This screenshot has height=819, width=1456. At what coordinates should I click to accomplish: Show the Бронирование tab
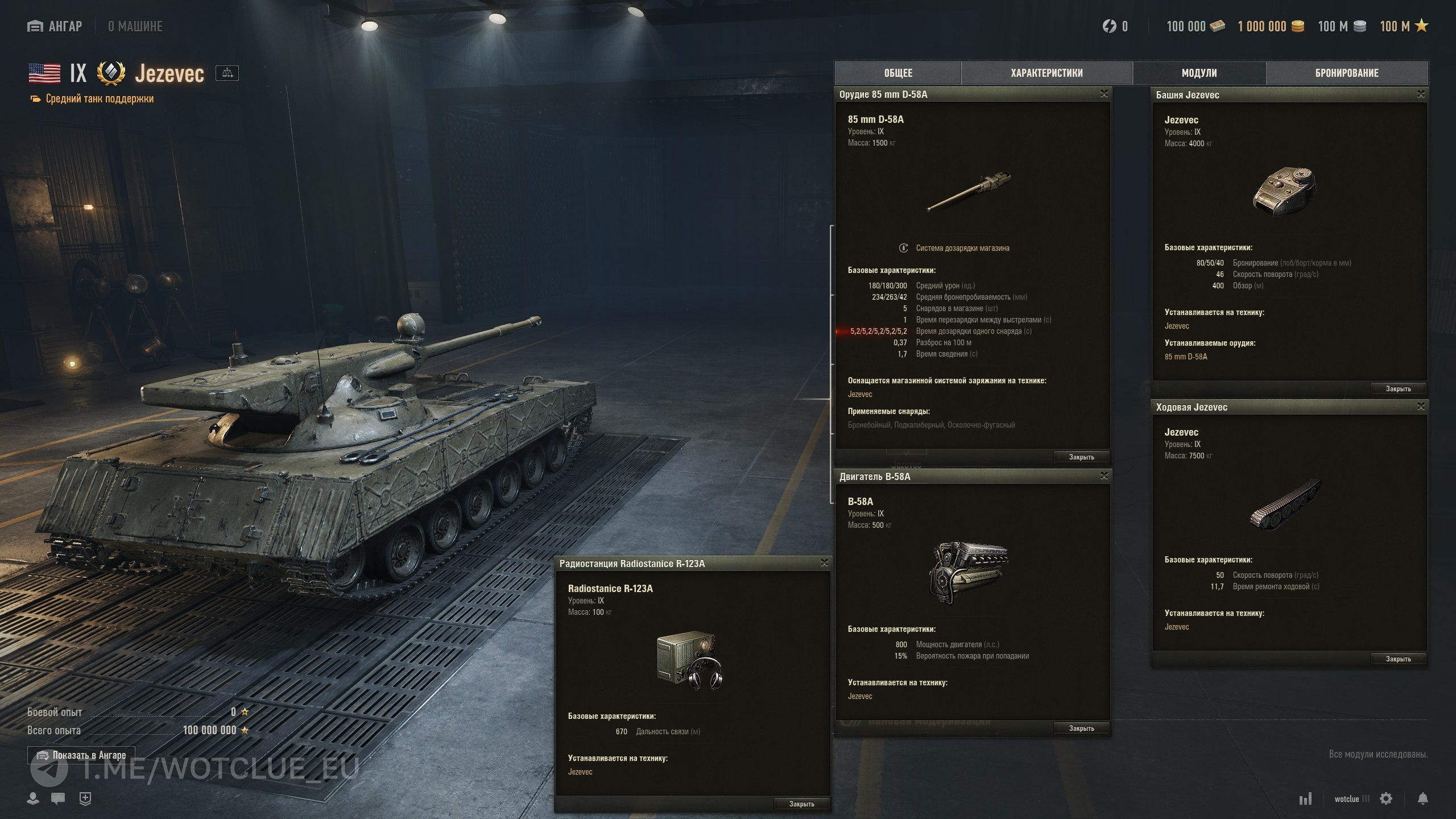pyautogui.click(x=1347, y=73)
